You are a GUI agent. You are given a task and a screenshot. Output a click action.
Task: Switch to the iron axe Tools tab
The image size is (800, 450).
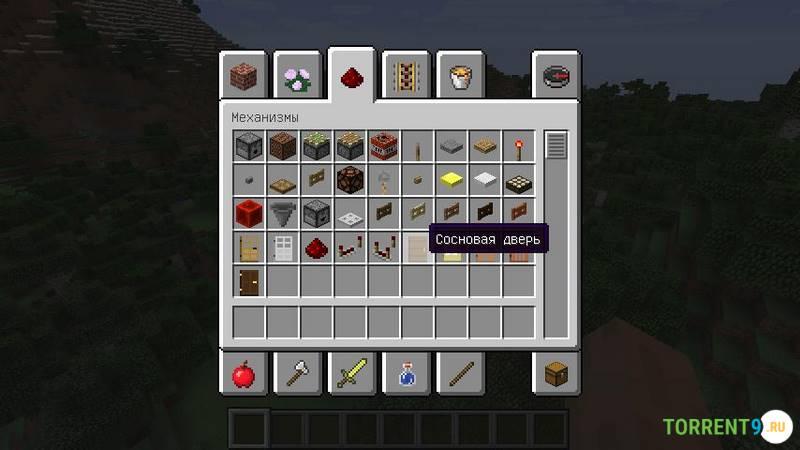coord(297,375)
